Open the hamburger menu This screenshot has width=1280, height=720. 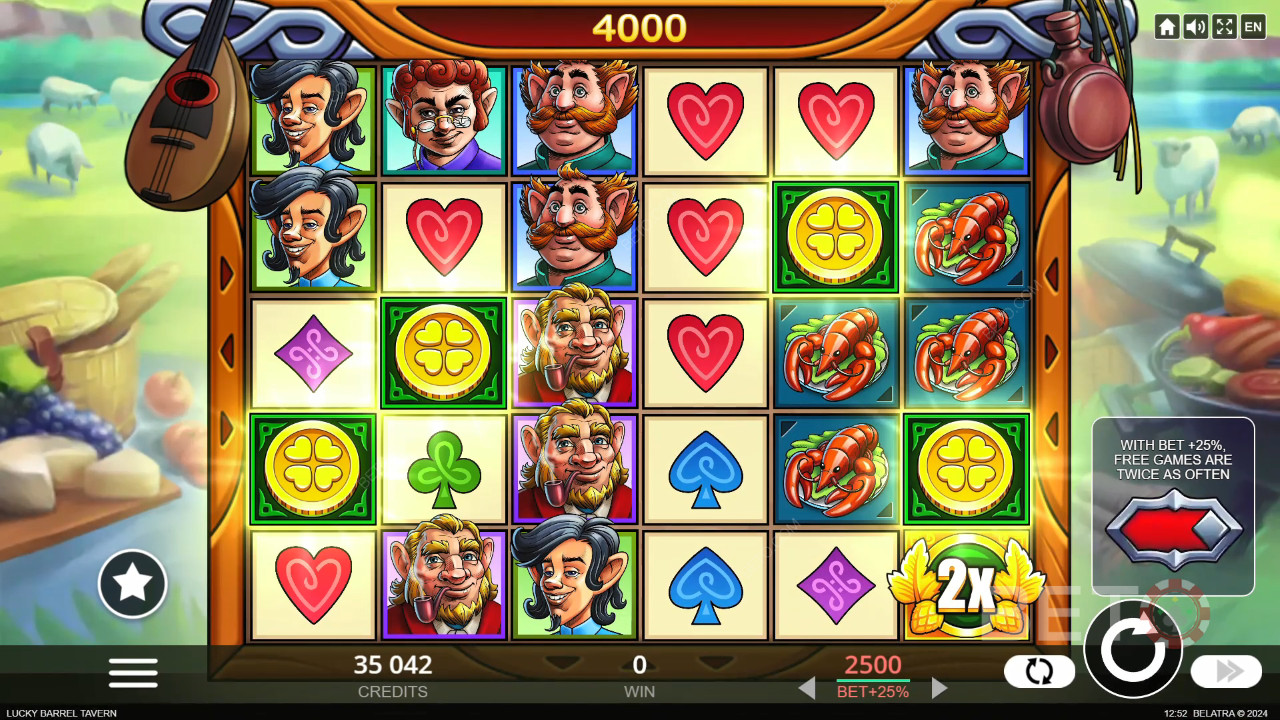click(x=133, y=672)
